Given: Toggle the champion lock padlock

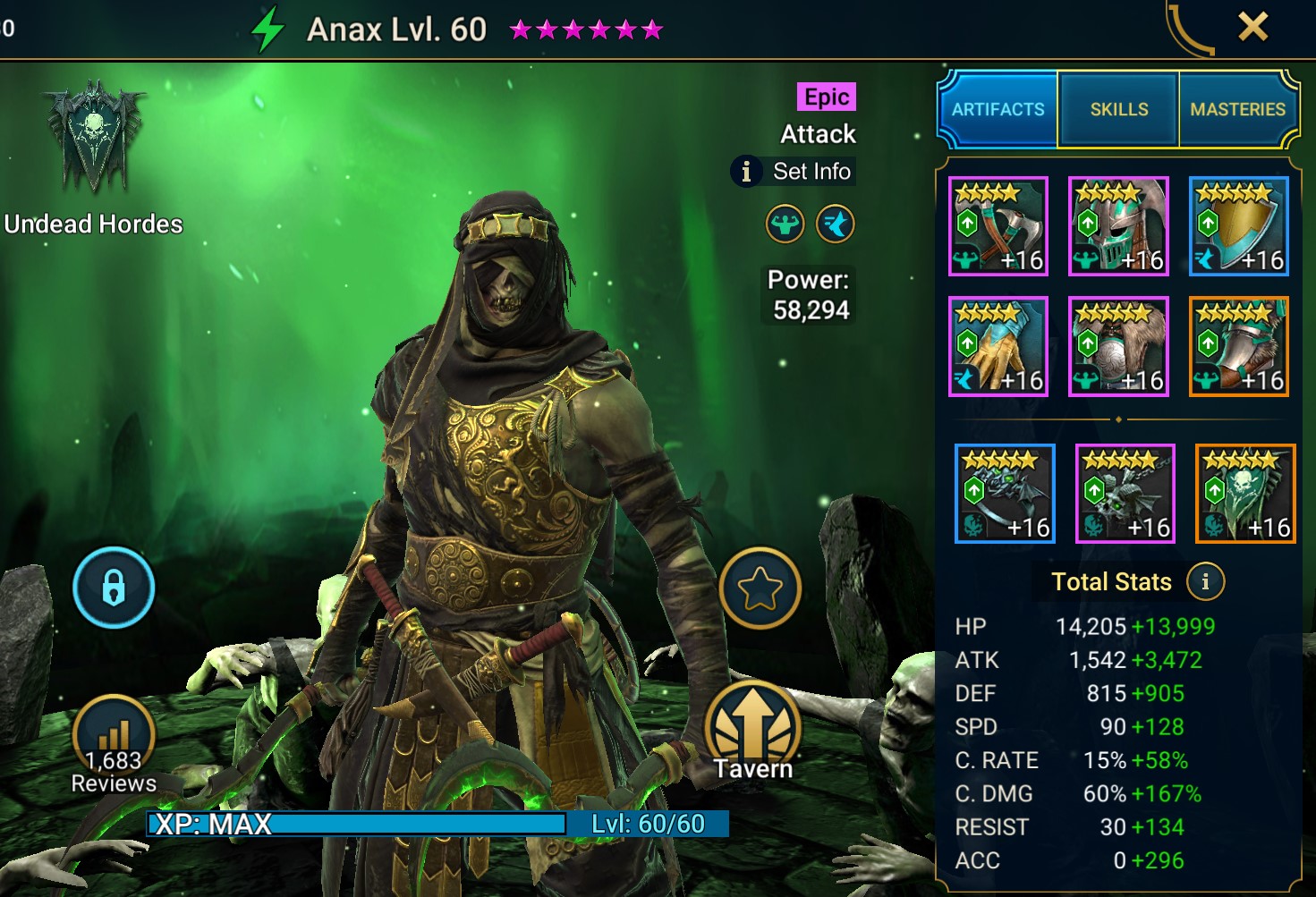Looking at the screenshot, I should click(114, 588).
